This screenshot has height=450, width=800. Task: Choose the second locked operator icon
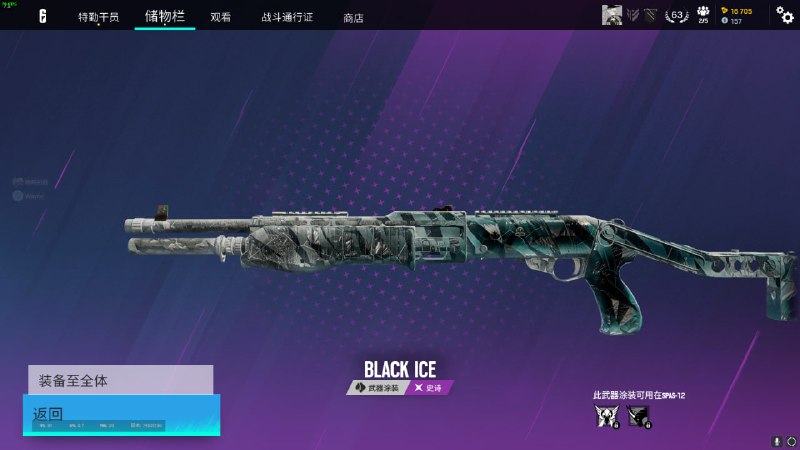[x=639, y=416]
